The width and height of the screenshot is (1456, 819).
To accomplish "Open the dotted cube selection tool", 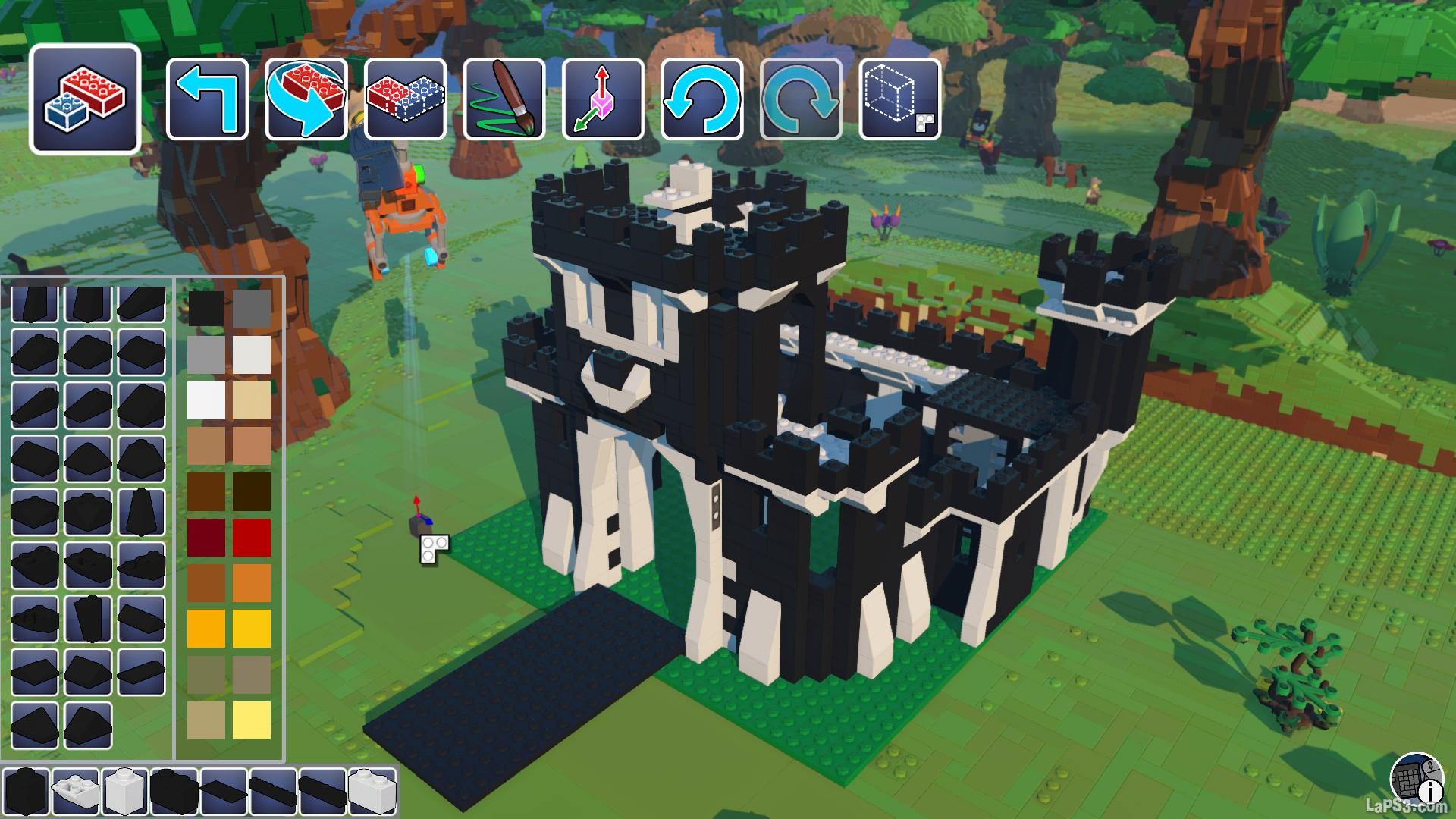I will pos(900,99).
